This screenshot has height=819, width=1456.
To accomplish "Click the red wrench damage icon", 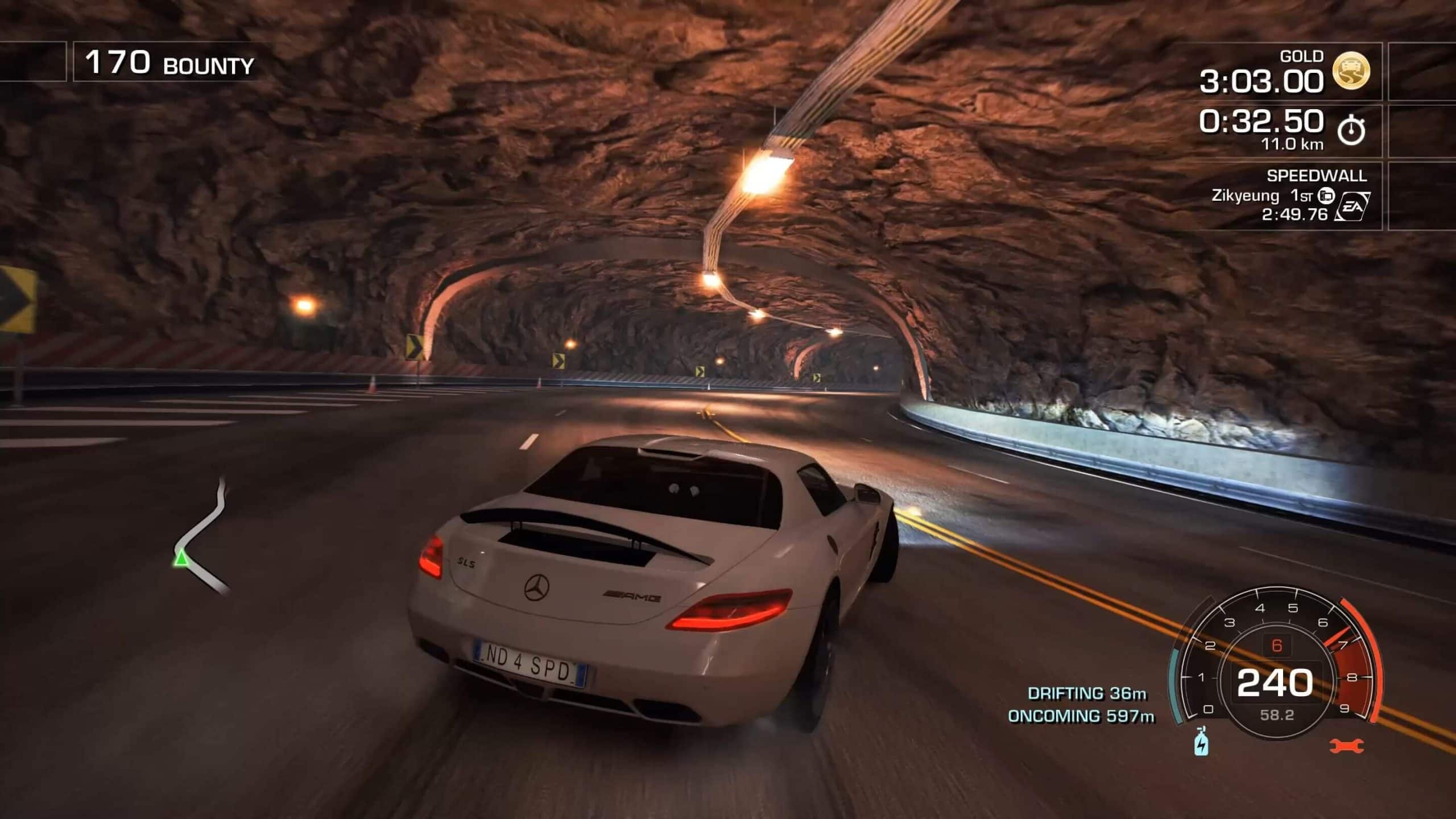I will pos(1347,744).
